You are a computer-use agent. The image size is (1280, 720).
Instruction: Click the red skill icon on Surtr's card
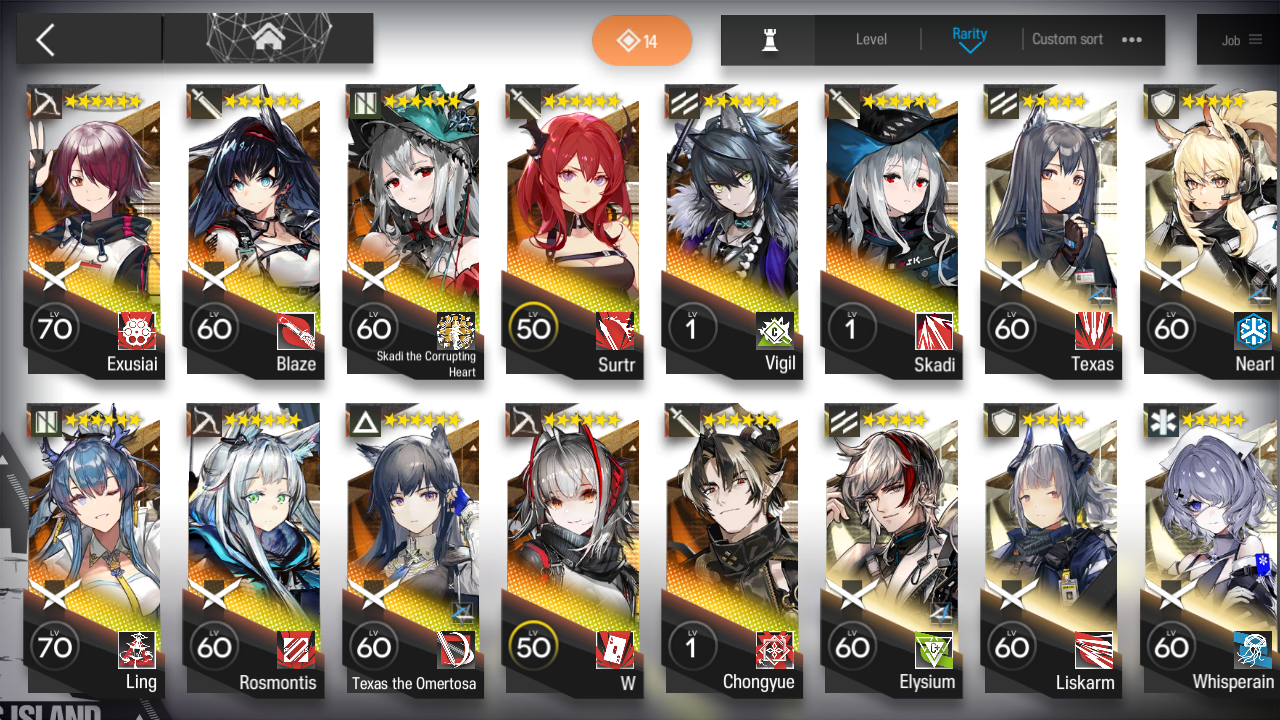[614, 331]
